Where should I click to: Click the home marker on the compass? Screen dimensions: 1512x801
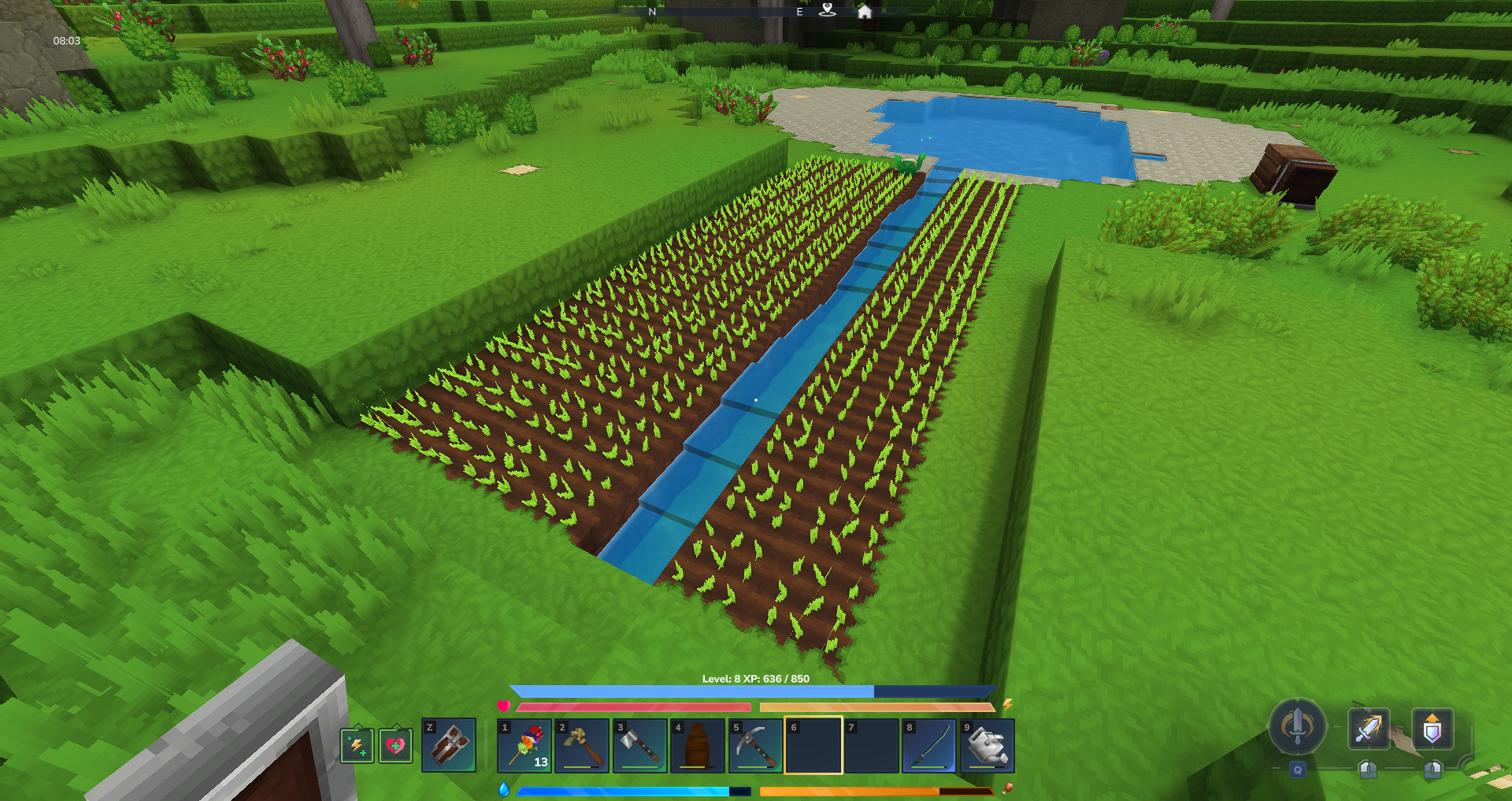865,11
